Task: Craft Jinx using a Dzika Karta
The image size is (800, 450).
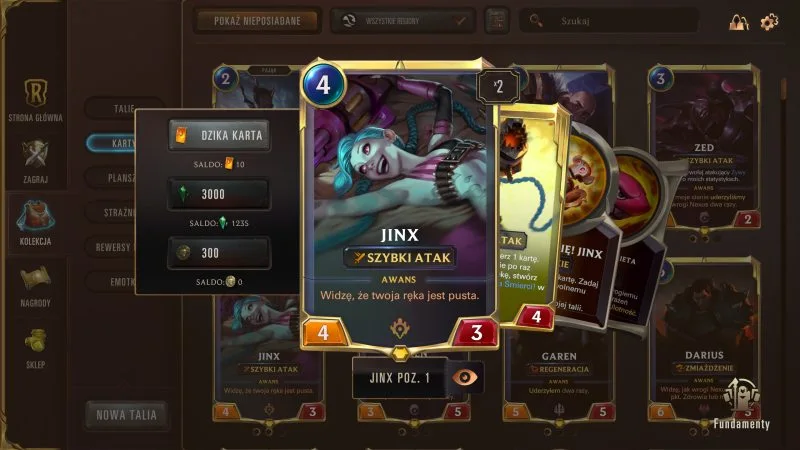Action: [x=218, y=136]
